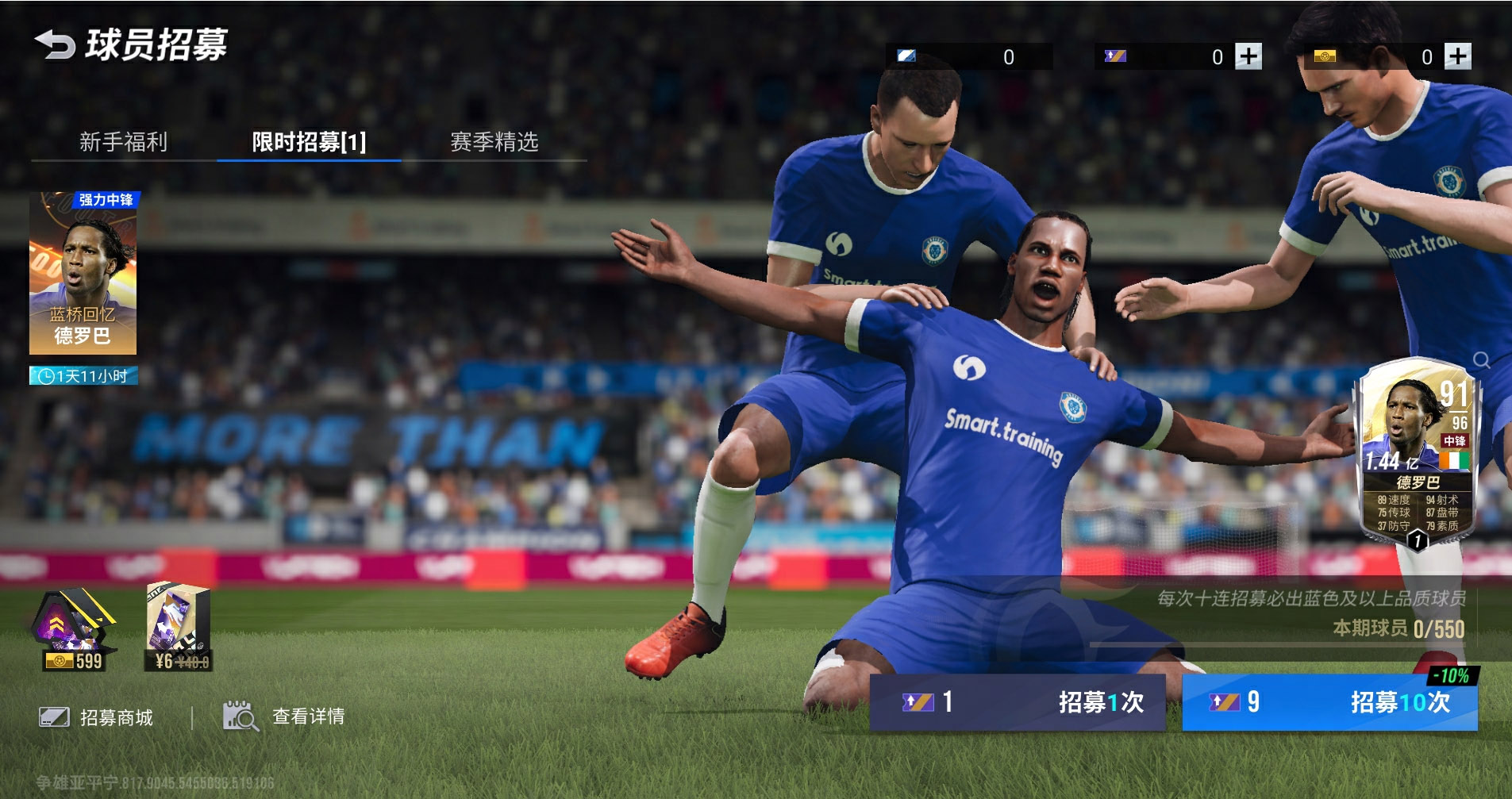Add purple recruit tickets with plus button
The height and width of the screenshot is (799, 1512).
[1248, 56]
